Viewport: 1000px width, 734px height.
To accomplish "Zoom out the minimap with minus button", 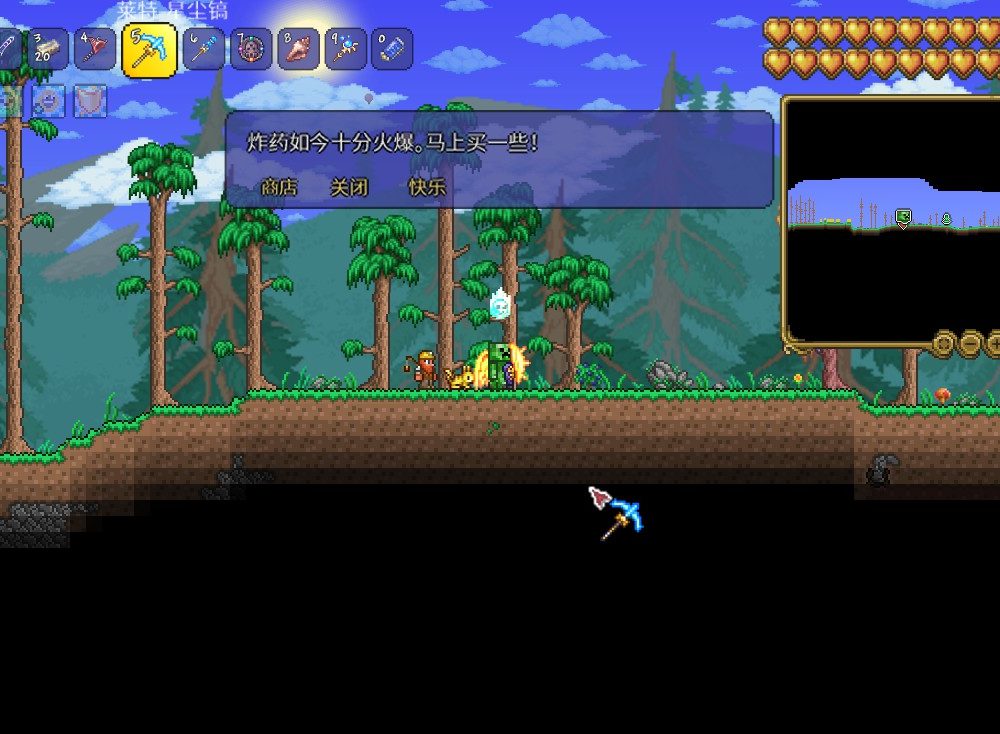I will [970, 344].
